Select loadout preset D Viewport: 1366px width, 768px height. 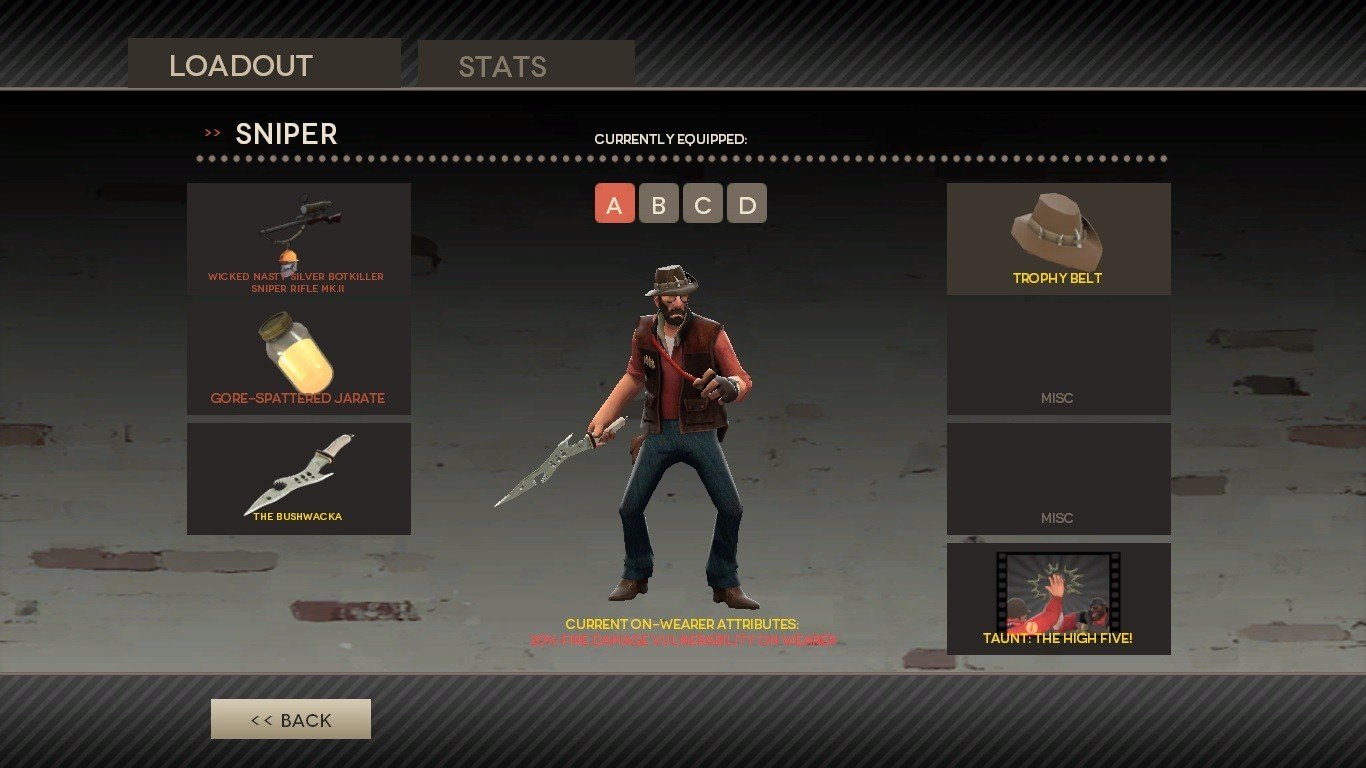[746, 204]
